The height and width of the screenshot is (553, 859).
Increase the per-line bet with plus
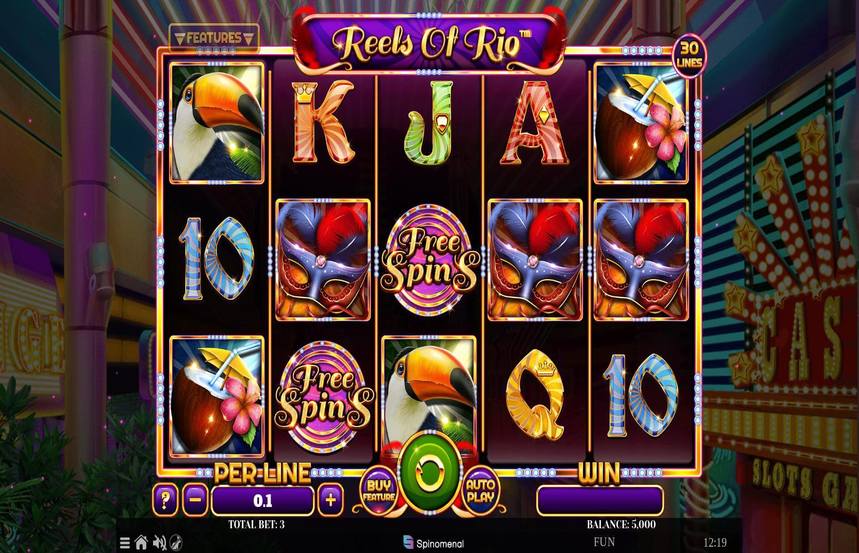tap(330, 499)
